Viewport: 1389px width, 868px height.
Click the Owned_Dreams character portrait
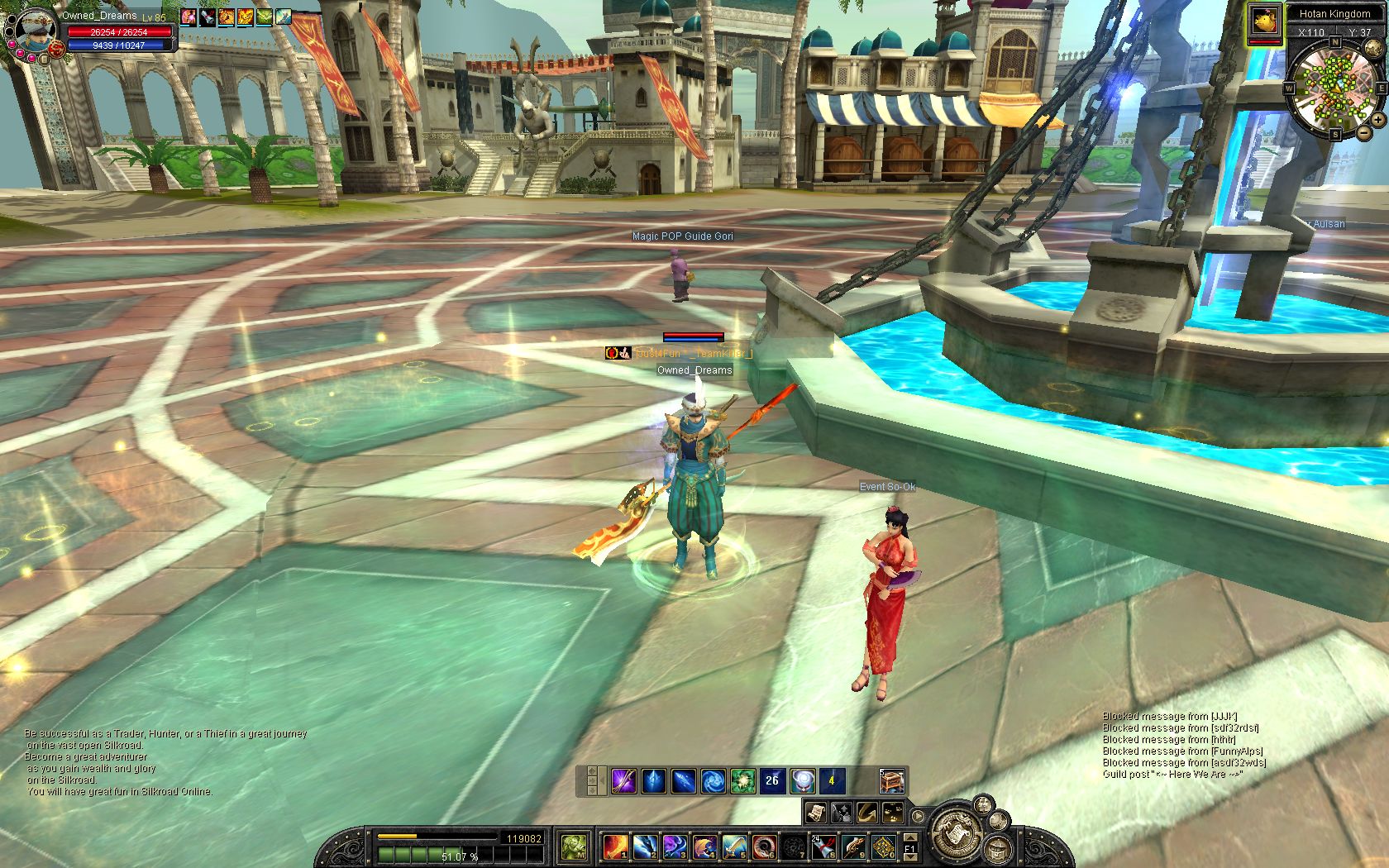coord(33,31)
